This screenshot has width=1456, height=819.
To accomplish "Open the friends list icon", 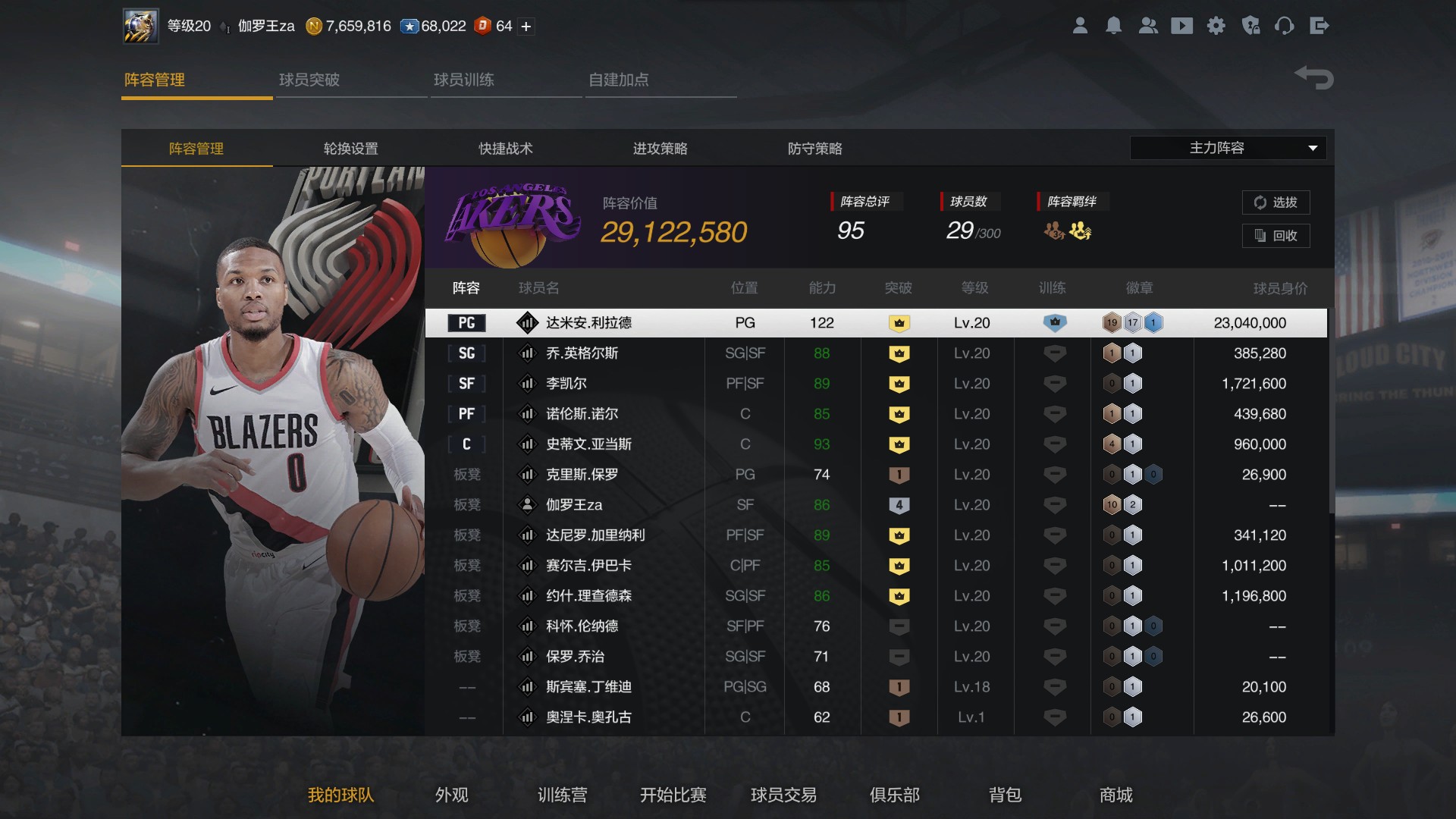I will (1148, 25).
